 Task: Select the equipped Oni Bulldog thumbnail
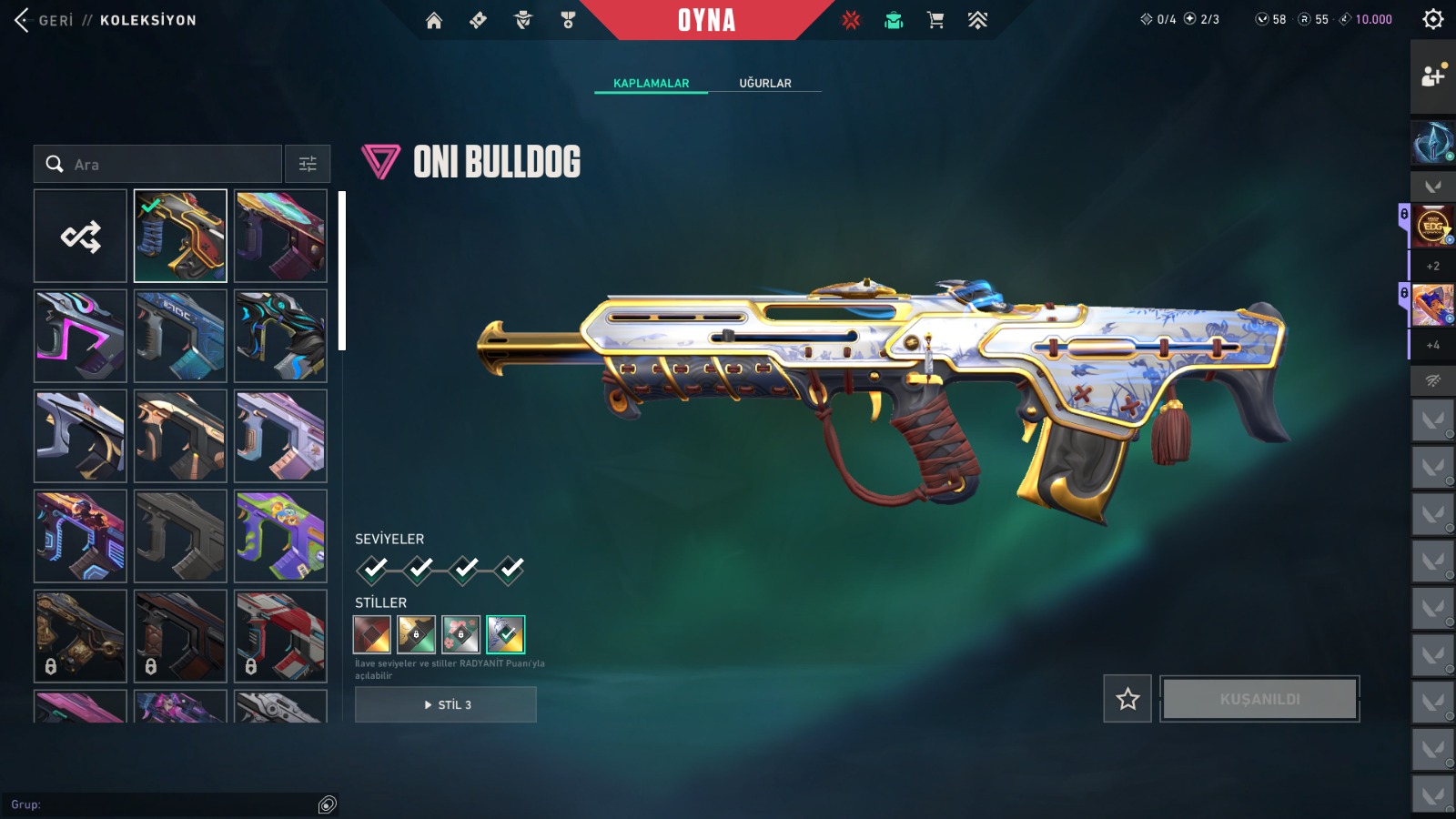tap(180, 237)
